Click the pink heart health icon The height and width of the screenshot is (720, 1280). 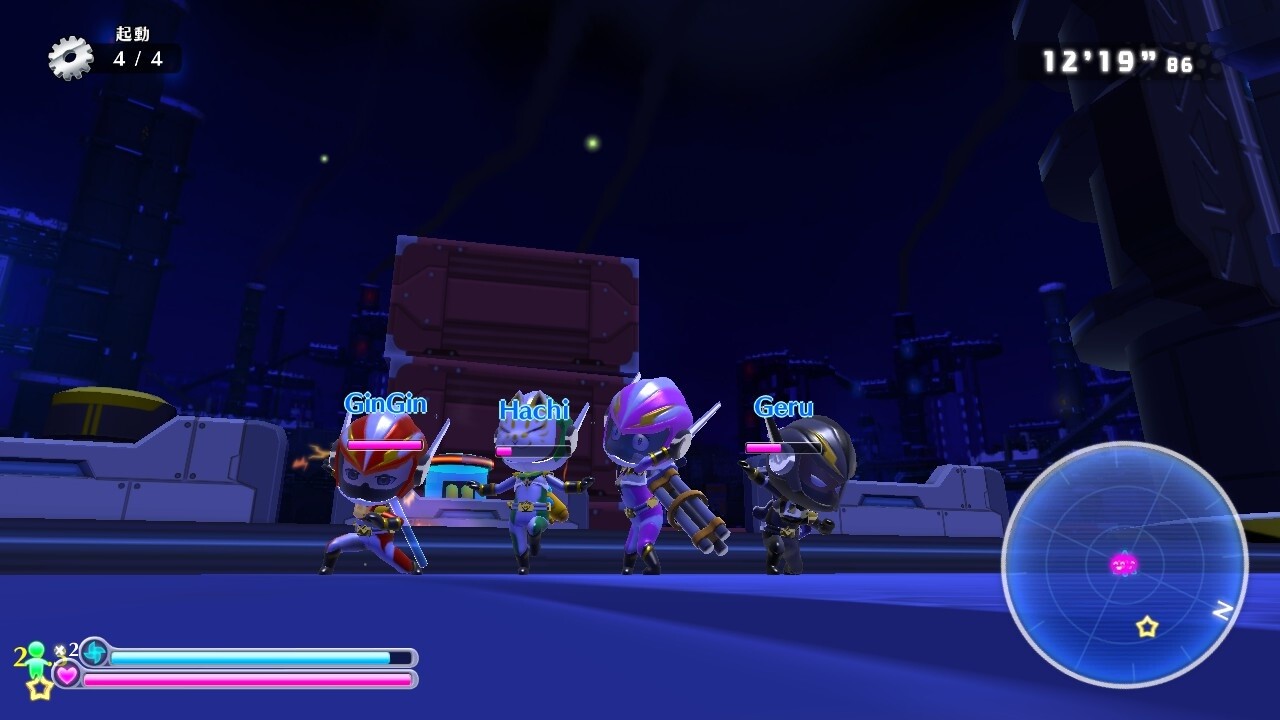67,676
